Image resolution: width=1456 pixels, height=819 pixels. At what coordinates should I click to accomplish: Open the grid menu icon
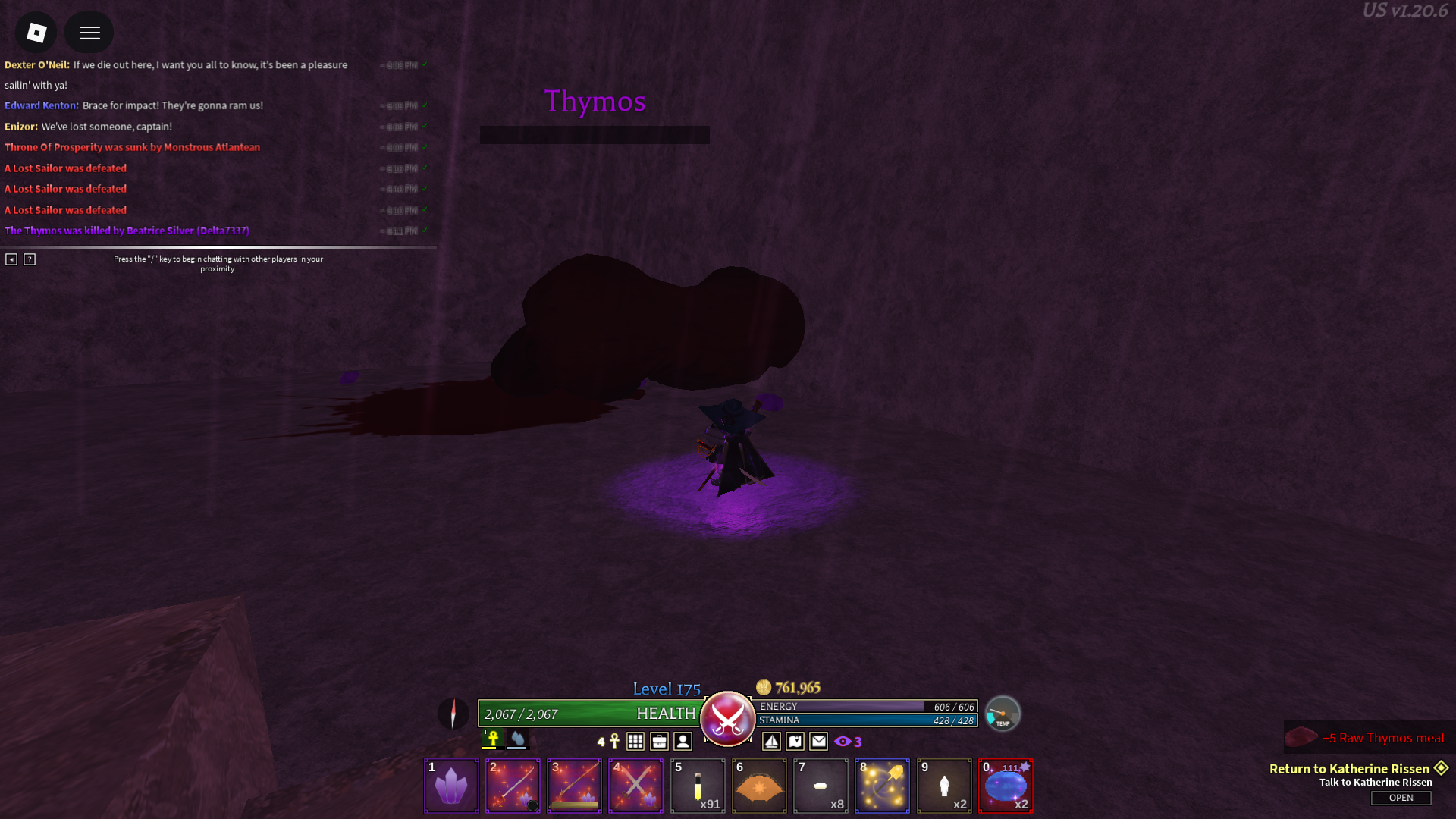[635, 742]
